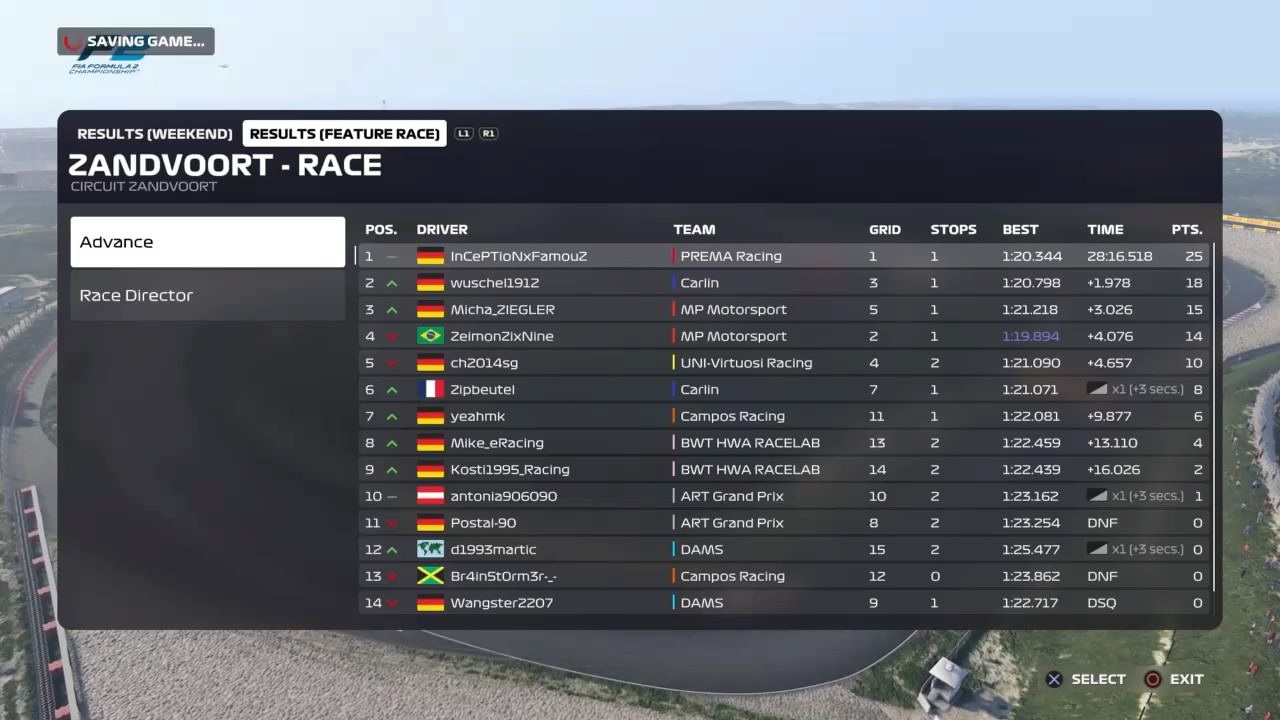Choose Micha_ZIEGLER's result row
Screen dimensions: 1280x720
tap(783, 310)
